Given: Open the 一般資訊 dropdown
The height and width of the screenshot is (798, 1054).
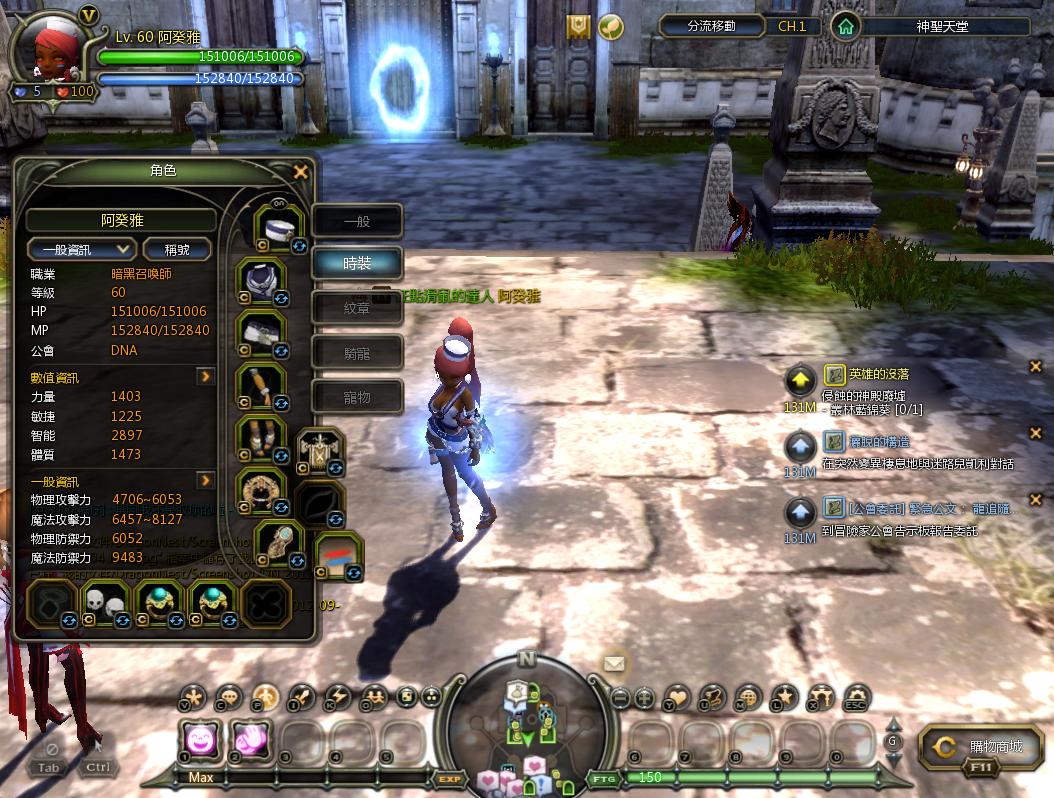Looking at the screenshot, I should [x=82, y=249].
